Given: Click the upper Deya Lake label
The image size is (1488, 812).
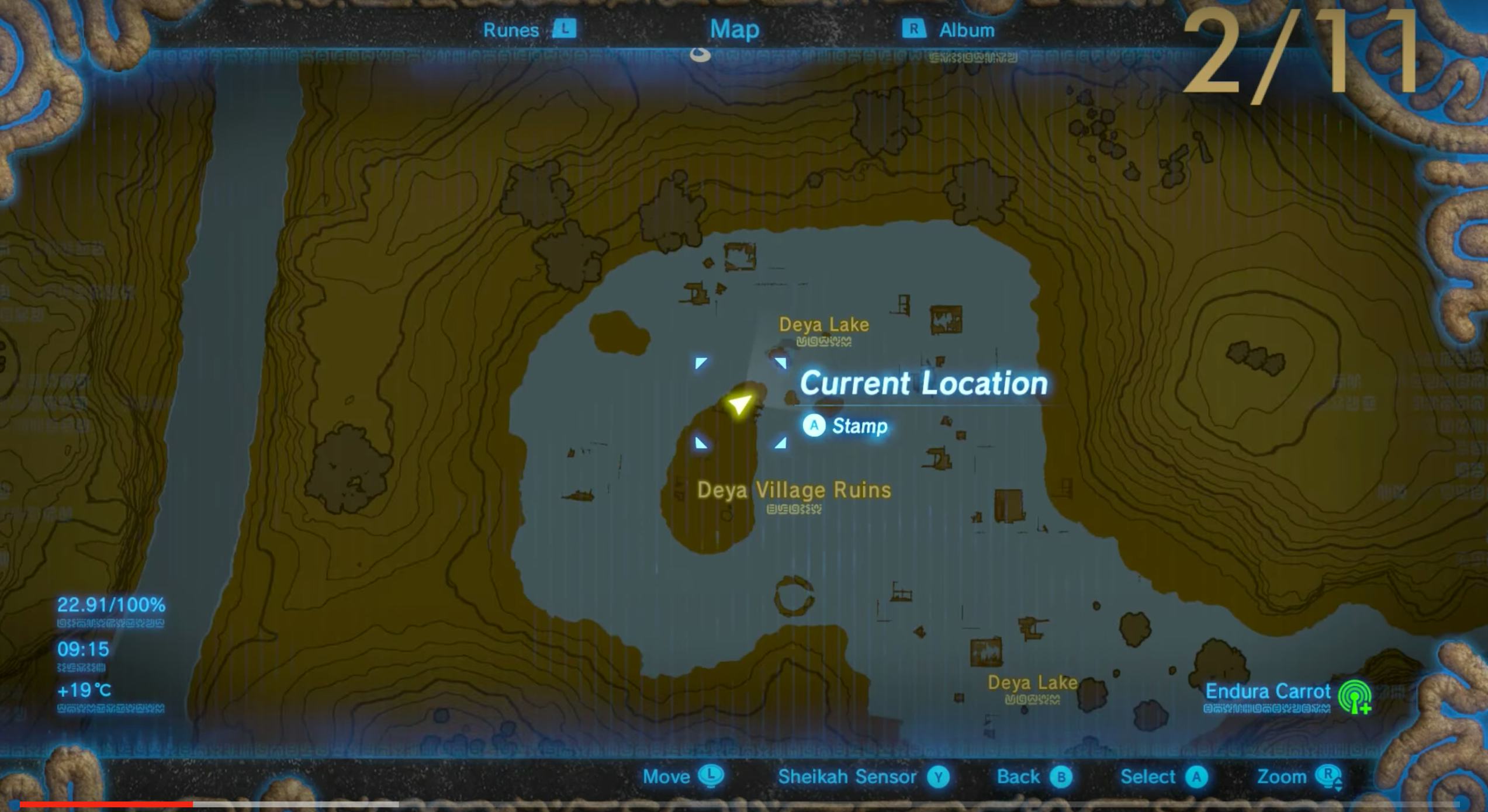Looking at the screenshot, I should (824, 325).
